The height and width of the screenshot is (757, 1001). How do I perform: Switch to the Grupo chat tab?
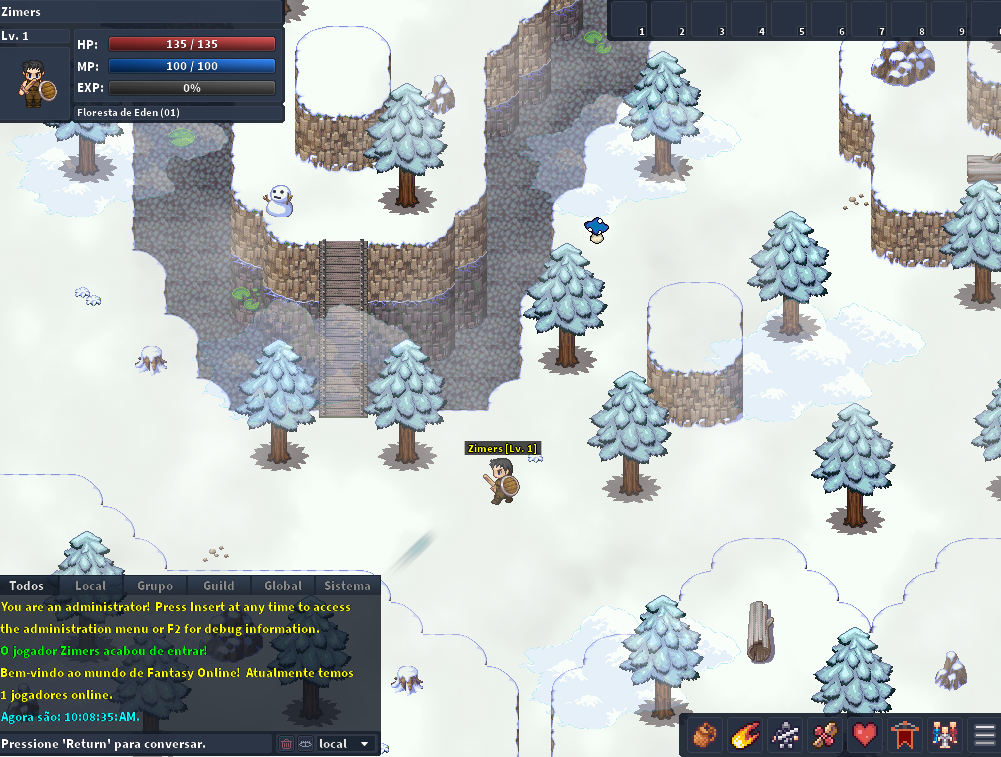coord(155,586)
